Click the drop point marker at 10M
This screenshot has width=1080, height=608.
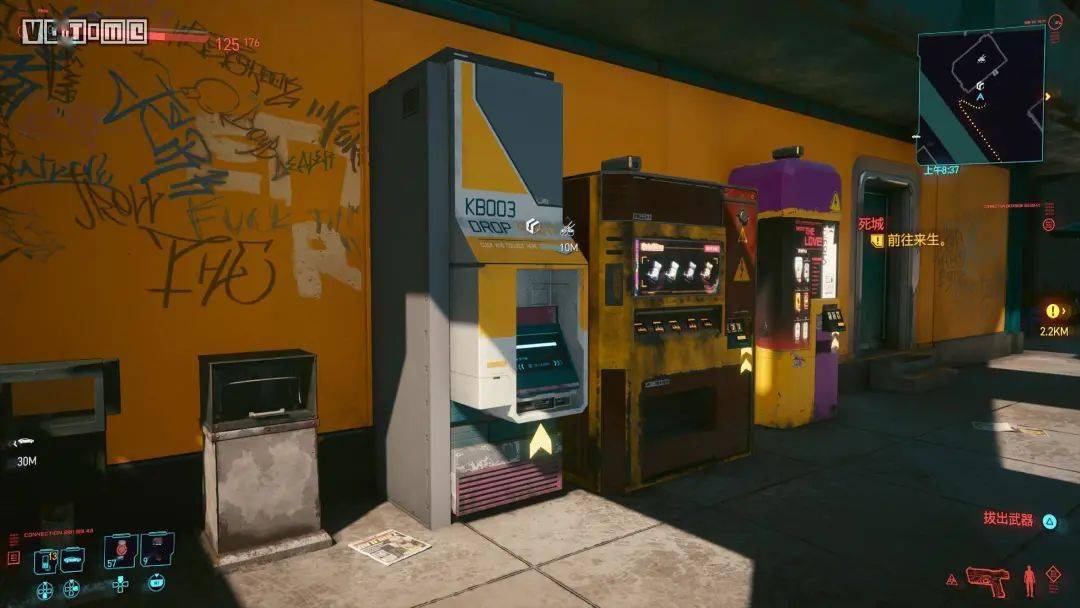(x=534, y=227)
